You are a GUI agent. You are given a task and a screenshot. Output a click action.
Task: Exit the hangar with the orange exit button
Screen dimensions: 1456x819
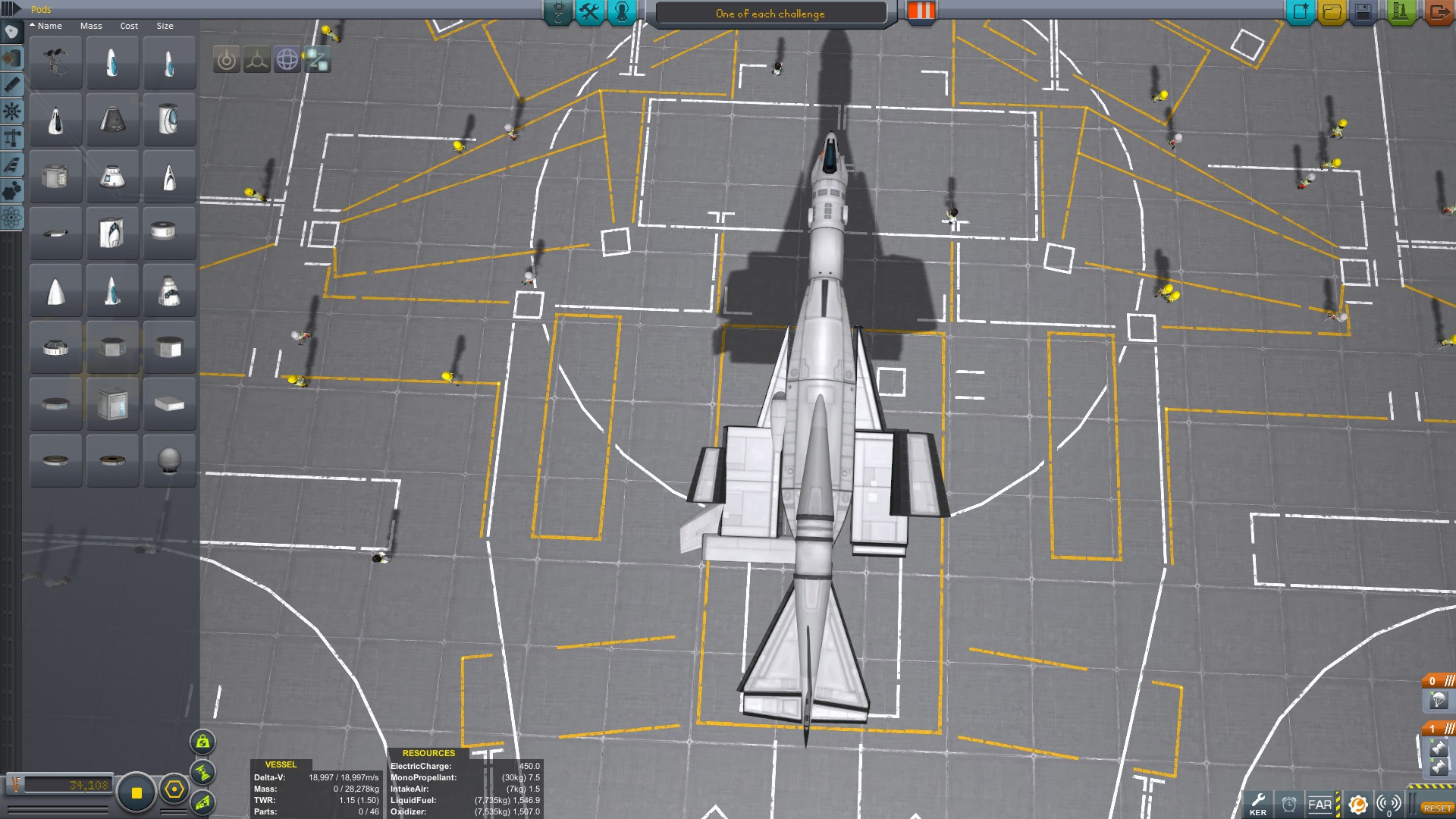[1438, 12]
